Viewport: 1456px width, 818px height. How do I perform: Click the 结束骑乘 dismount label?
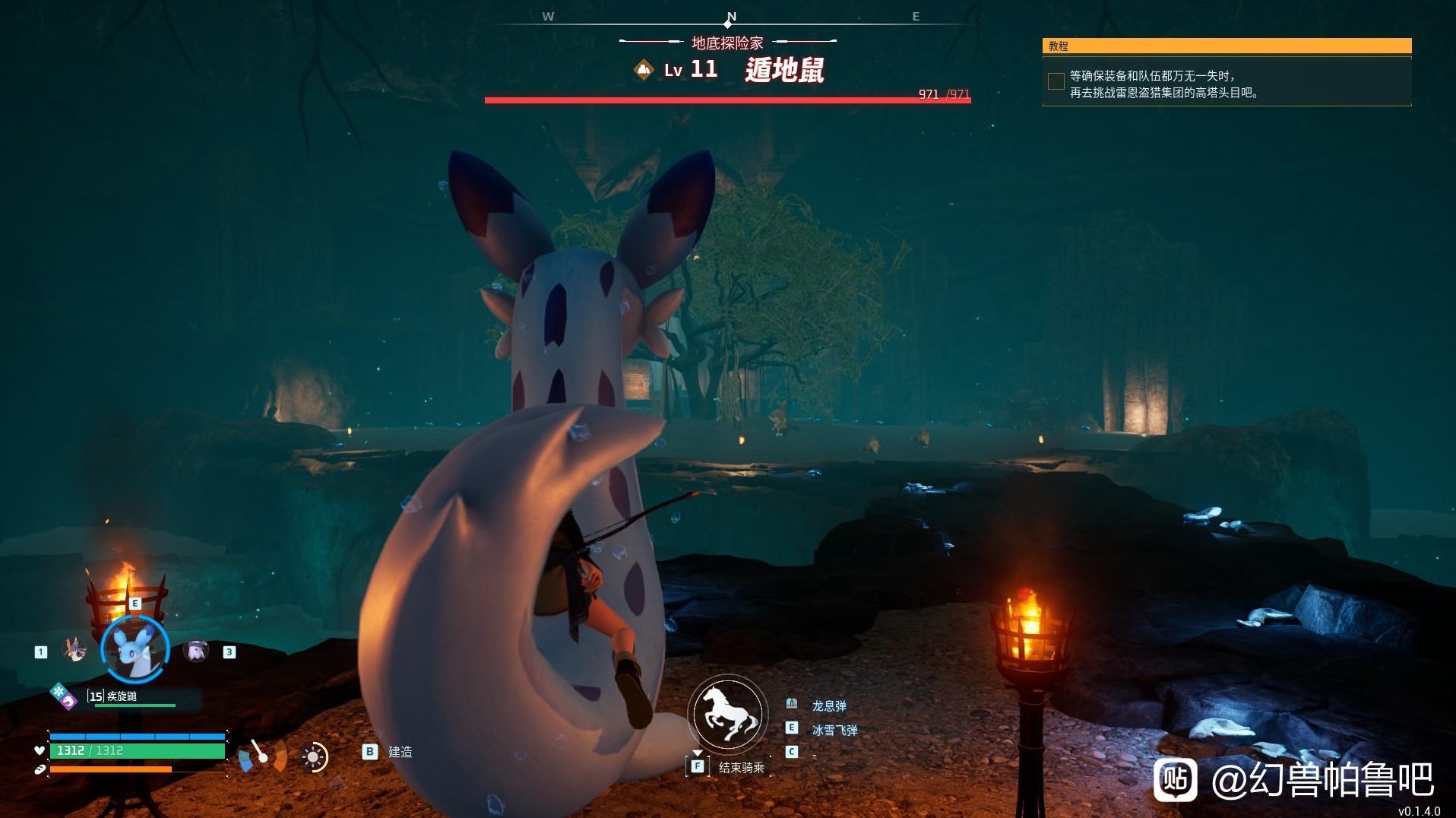(741, 768)
